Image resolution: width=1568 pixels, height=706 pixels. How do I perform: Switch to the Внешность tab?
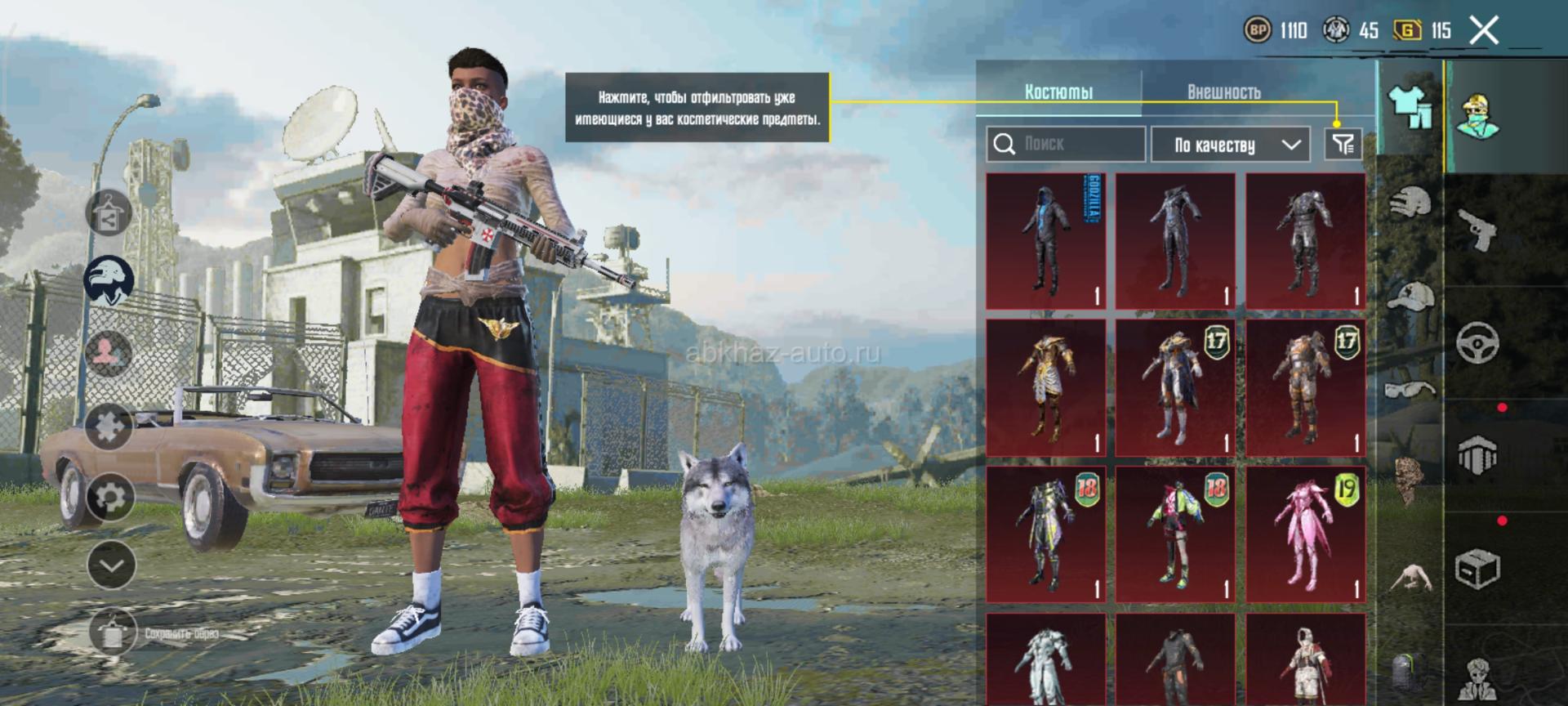1223,92
